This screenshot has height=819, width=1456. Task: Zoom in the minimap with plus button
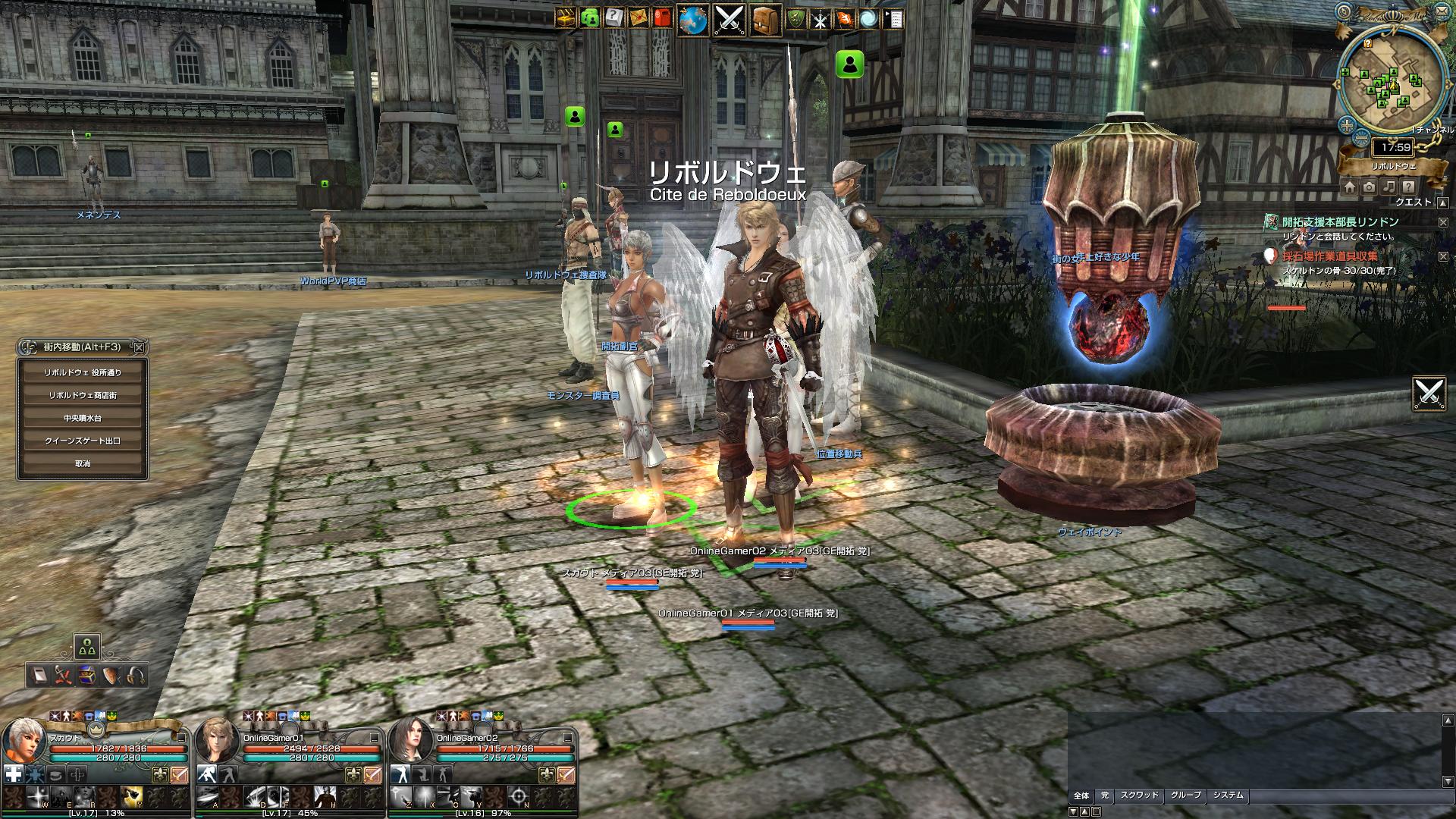pos(1347,126)
